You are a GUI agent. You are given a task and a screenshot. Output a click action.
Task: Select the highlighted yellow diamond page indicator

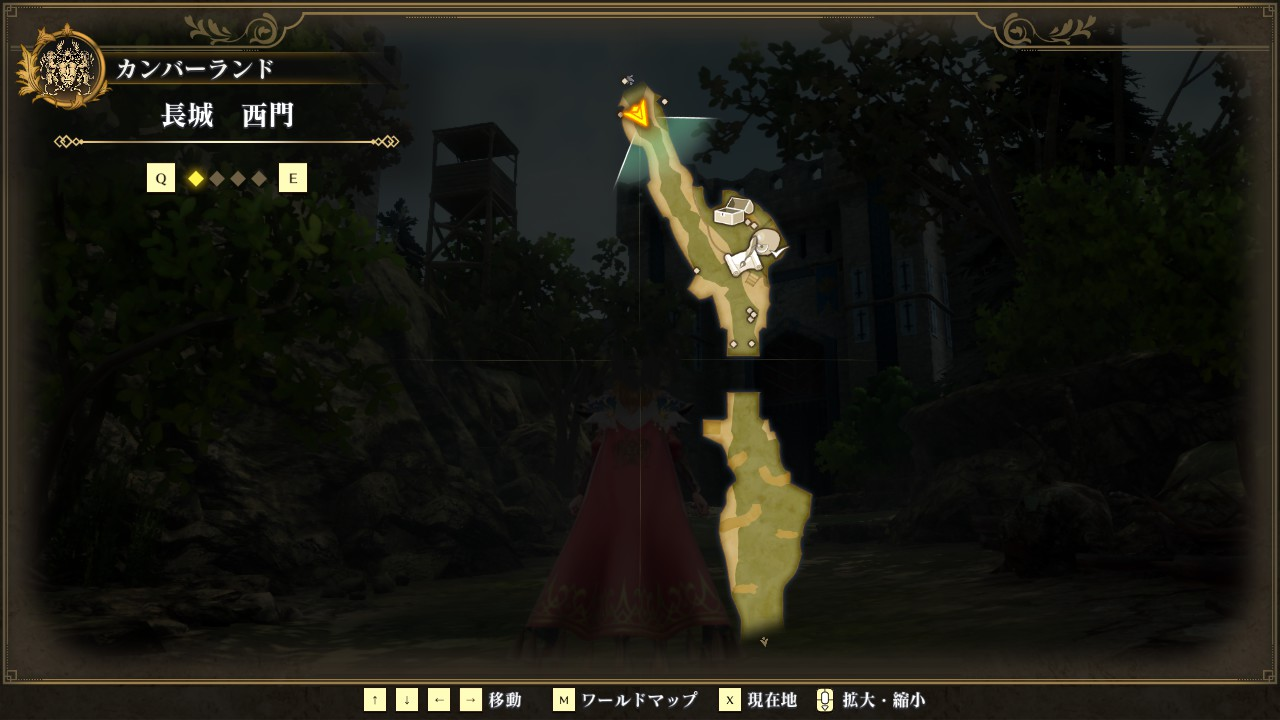[196, 178]
